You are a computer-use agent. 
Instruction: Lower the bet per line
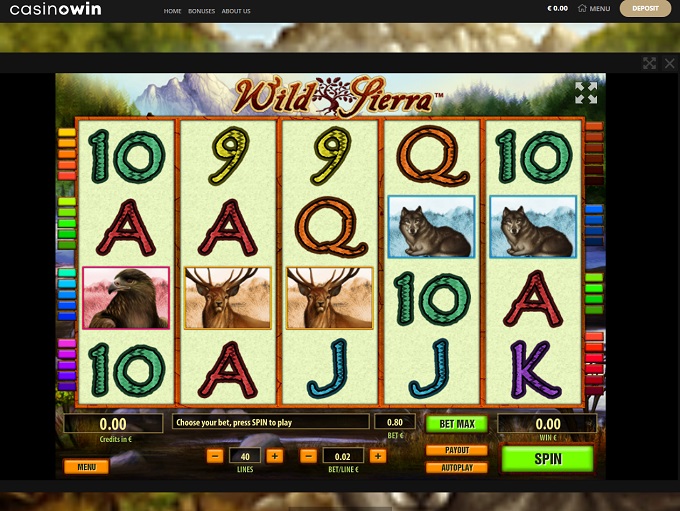click(x=309, y=456)
